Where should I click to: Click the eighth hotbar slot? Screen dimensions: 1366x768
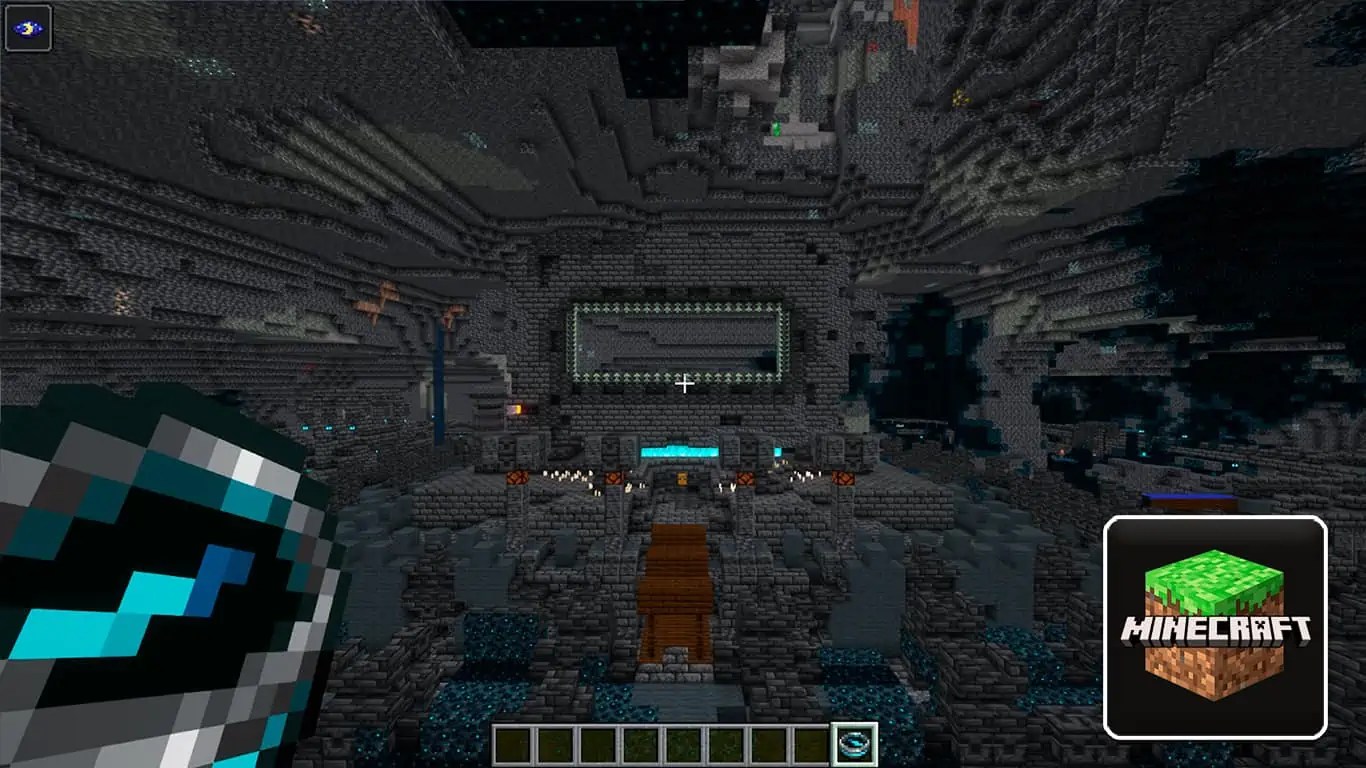point(810,743)
